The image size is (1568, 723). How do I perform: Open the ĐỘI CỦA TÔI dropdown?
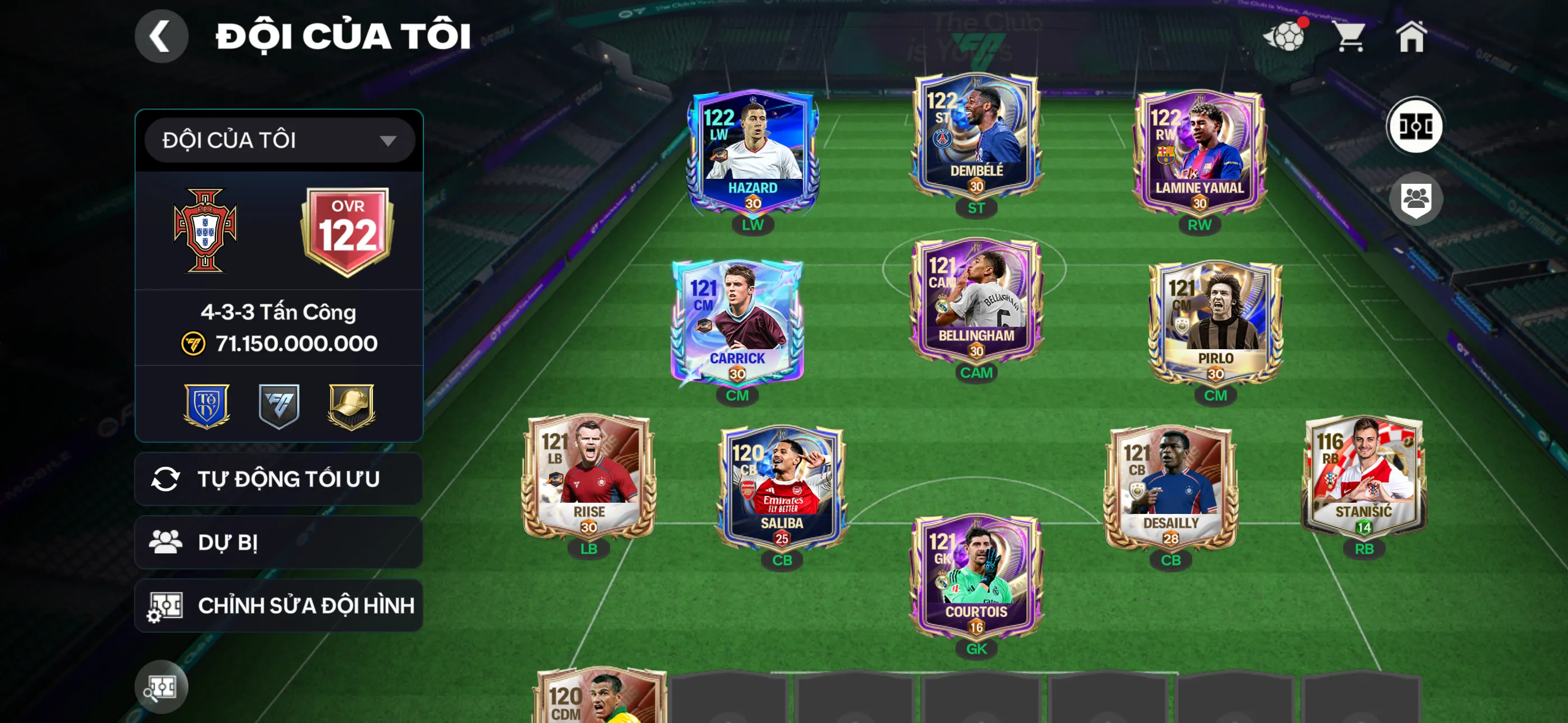tap(279, 140)
